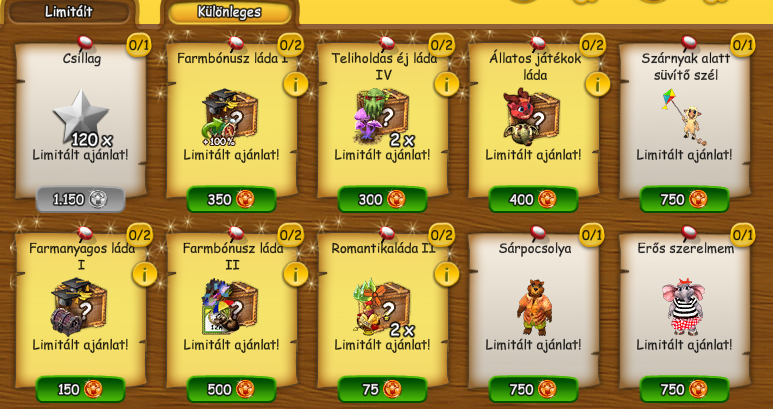Image resolution: width=773 pixels, height=409 pixels.
Task: Buy Teliholdas éj láda IV for 300
Action: 382,199
